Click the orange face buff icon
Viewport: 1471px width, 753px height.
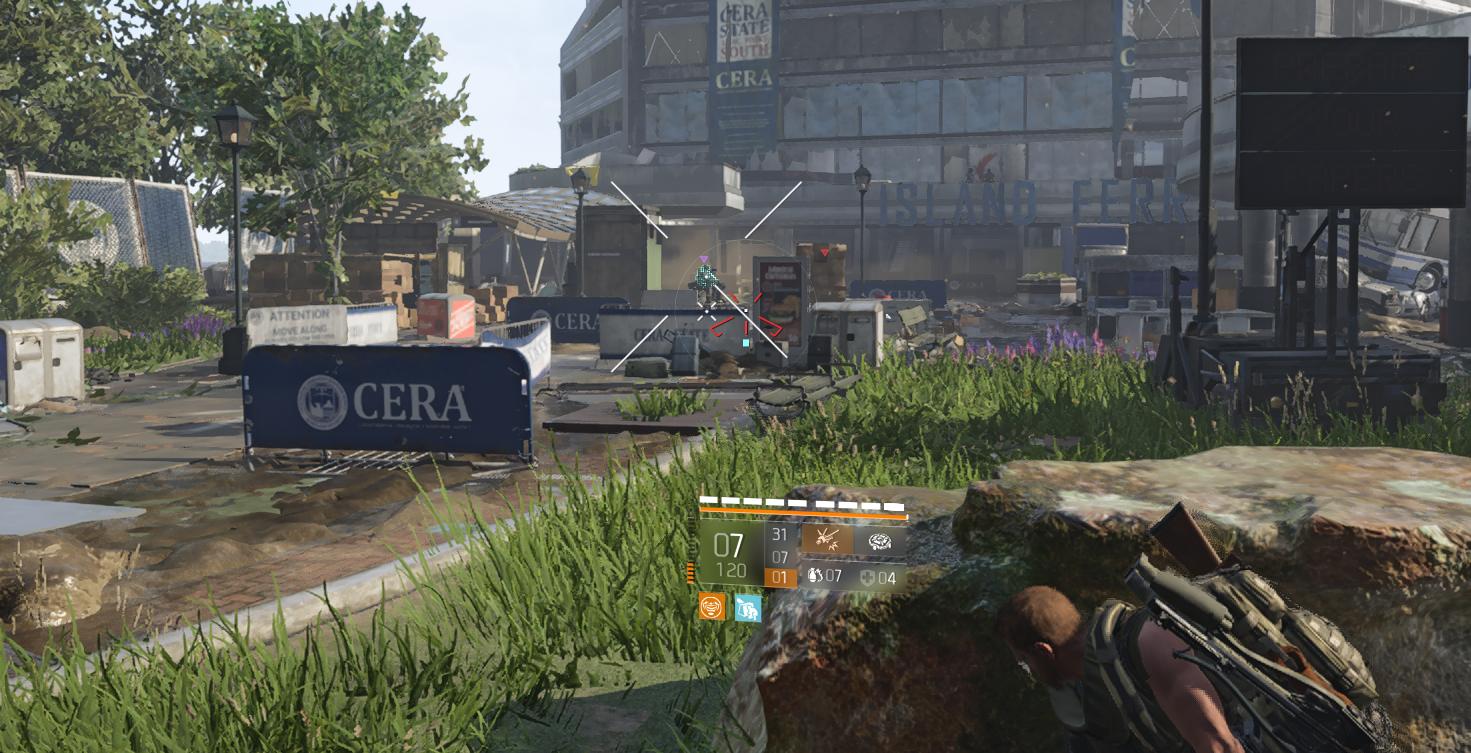click(712, 607)
